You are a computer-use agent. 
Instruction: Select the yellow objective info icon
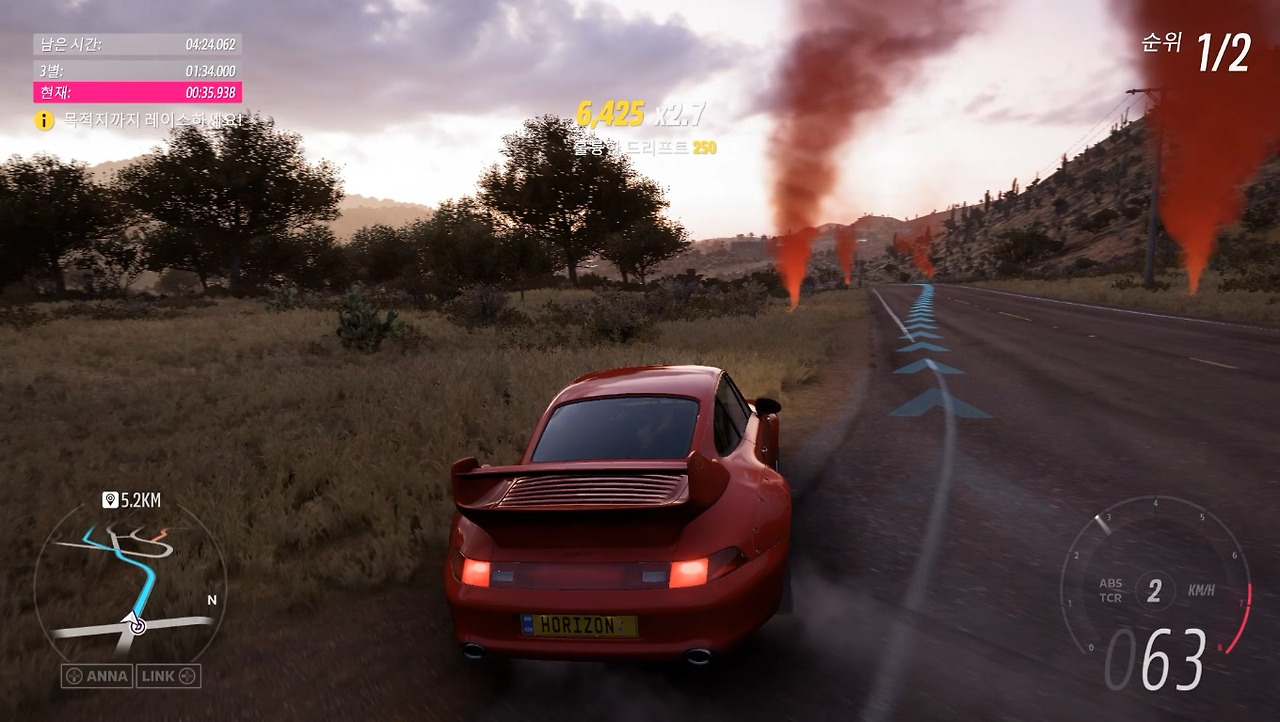coord(44,120)
